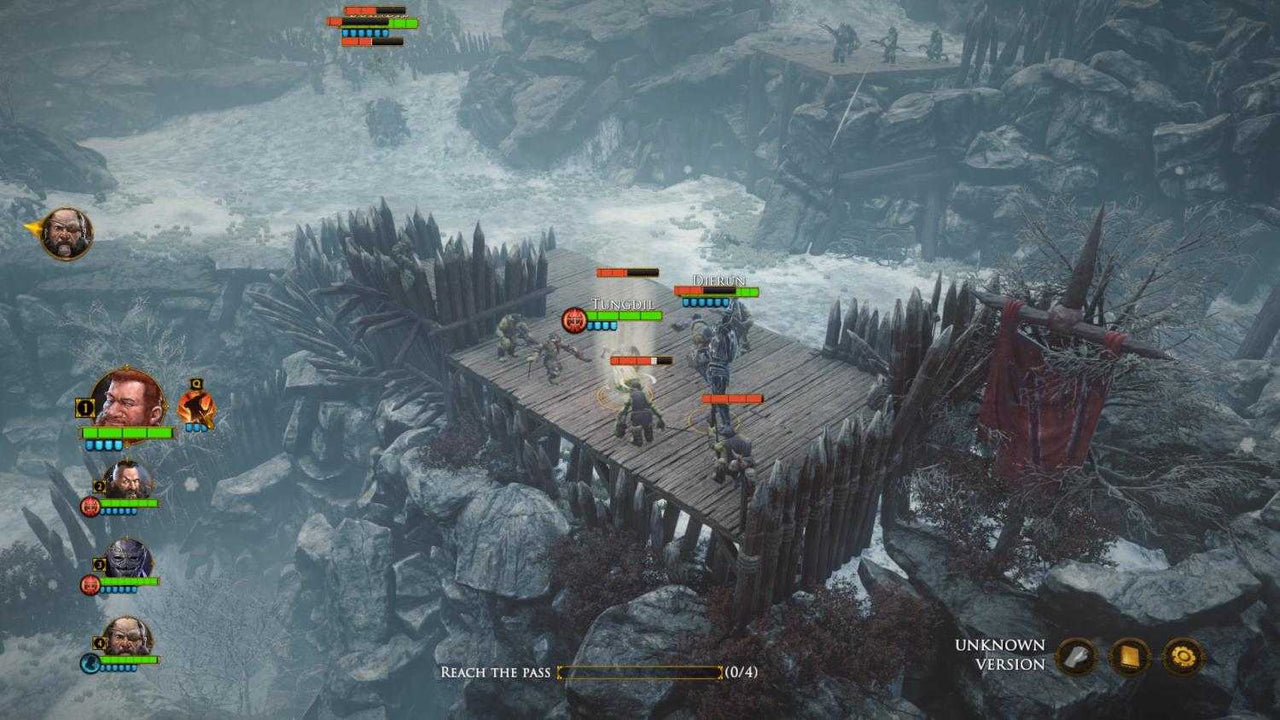This screenshot has width=1280, height=720.
Task: Click the Tungdil name label in battle
Action: 623,303
